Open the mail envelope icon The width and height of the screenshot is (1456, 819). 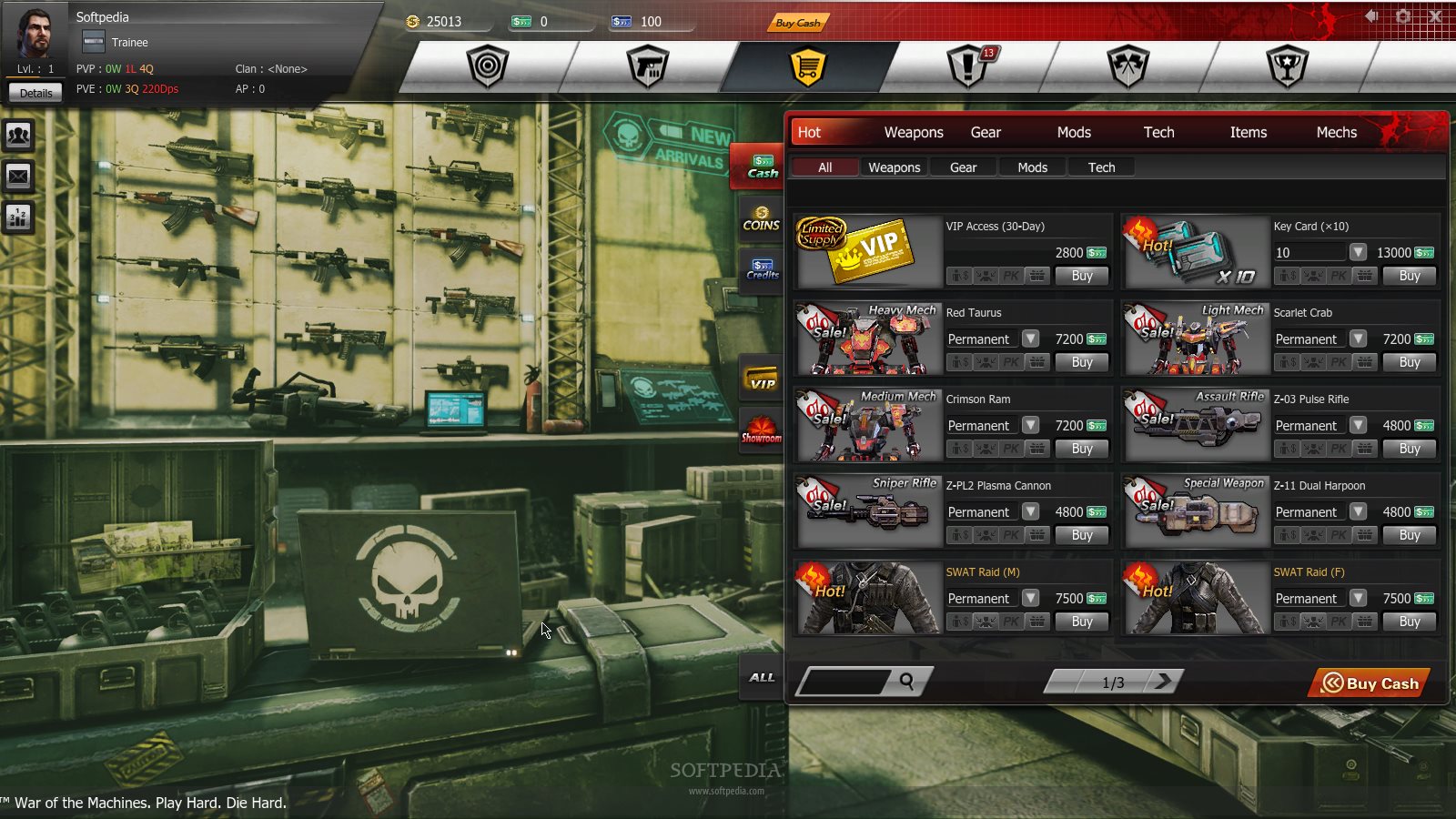(x=18, y=176)
